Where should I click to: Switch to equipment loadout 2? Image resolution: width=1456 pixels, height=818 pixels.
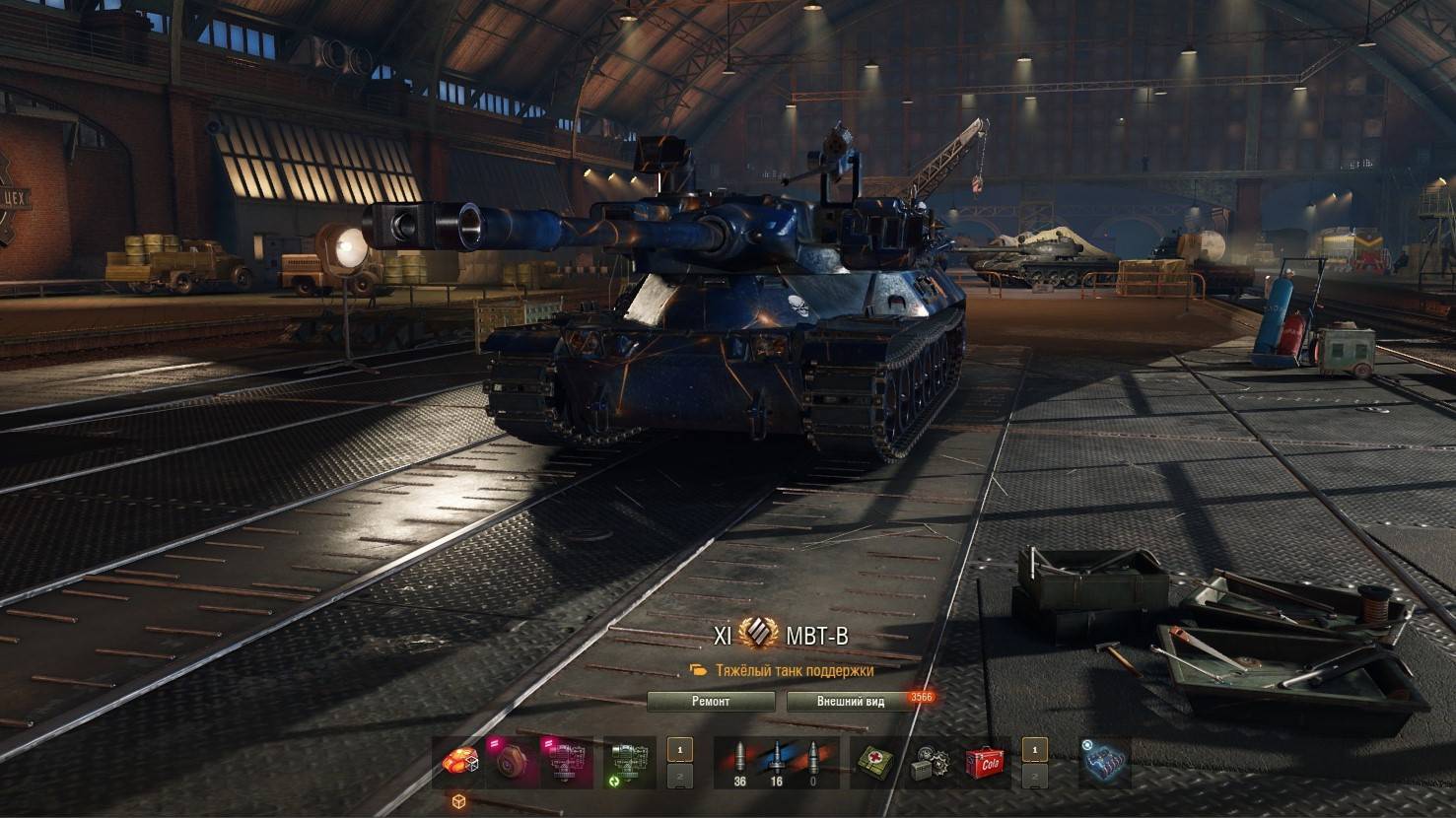680,776
